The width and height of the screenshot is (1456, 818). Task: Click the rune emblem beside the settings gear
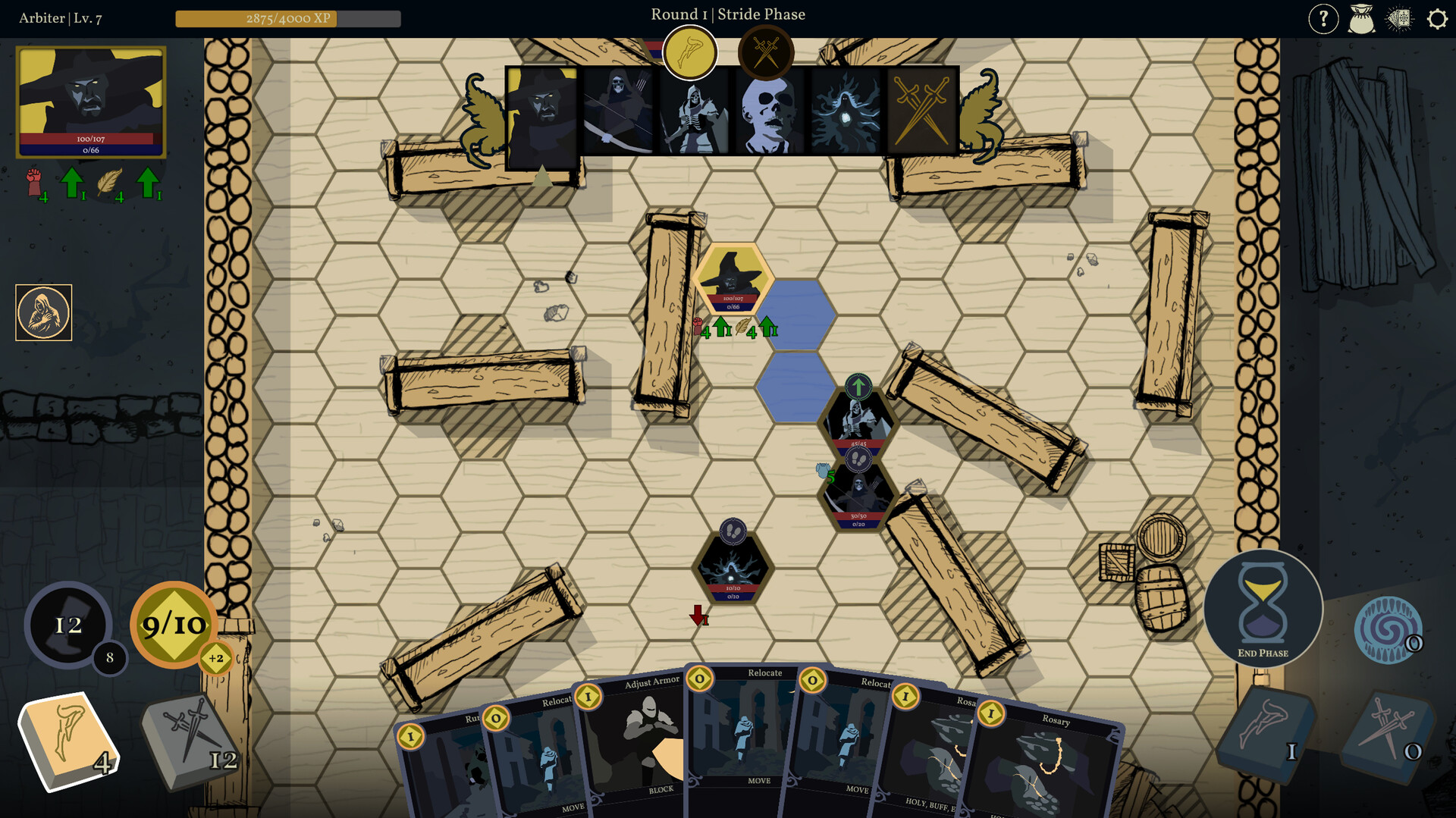(x=1399, y=19)
